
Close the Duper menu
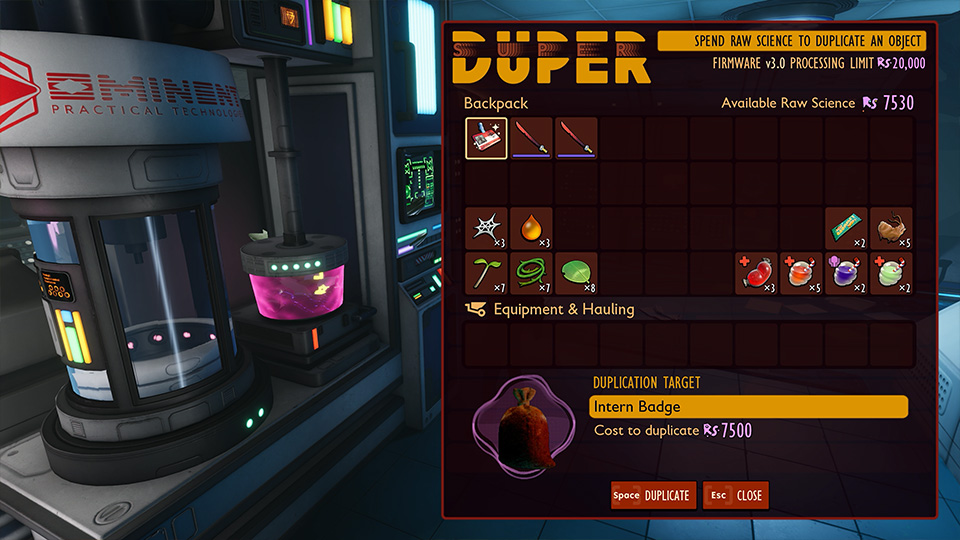[x=736, y=495]
